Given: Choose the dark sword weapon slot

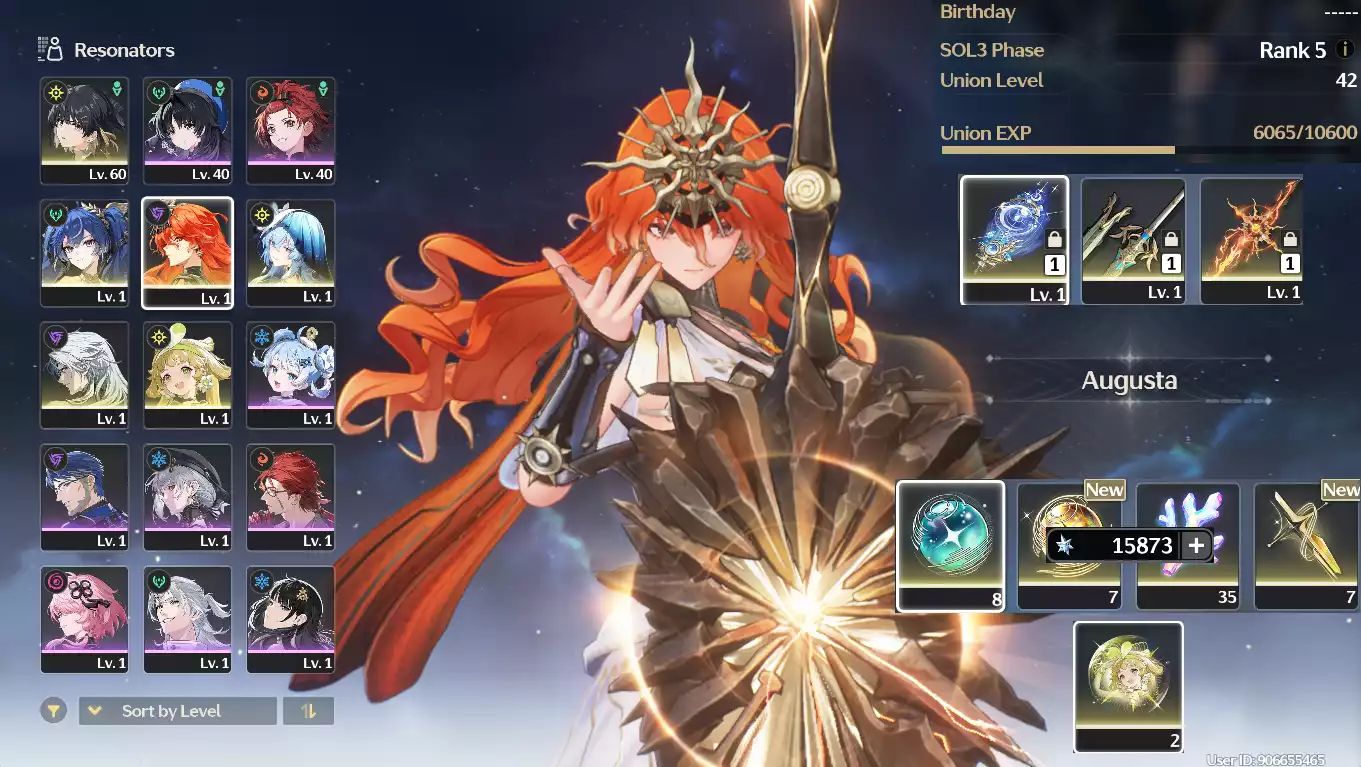Looking at the screenshot, I should tap(1133, 239).
